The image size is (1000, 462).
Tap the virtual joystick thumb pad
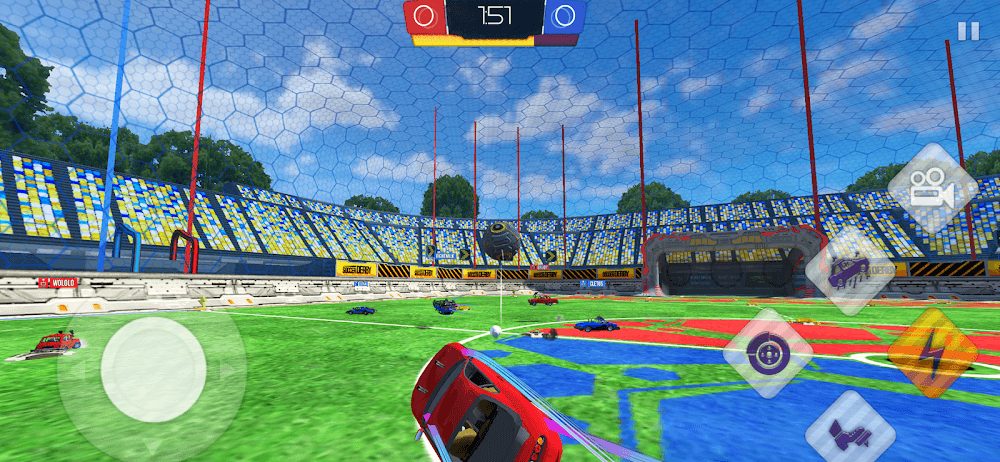pos(153,369)
